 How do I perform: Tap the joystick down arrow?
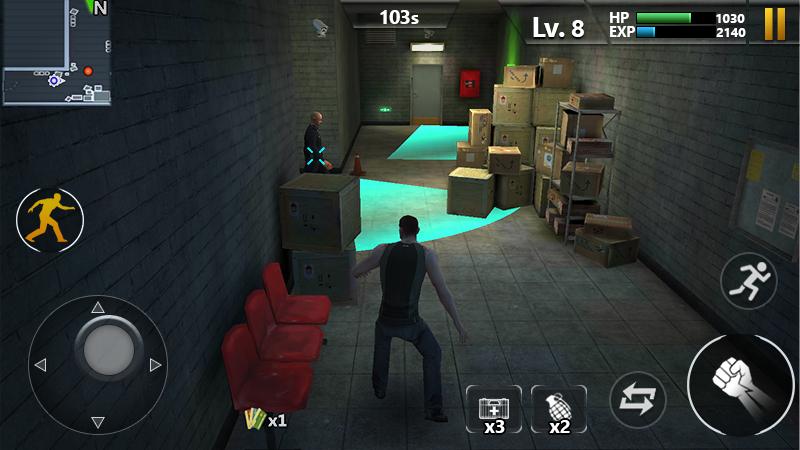tap(98, 422)
